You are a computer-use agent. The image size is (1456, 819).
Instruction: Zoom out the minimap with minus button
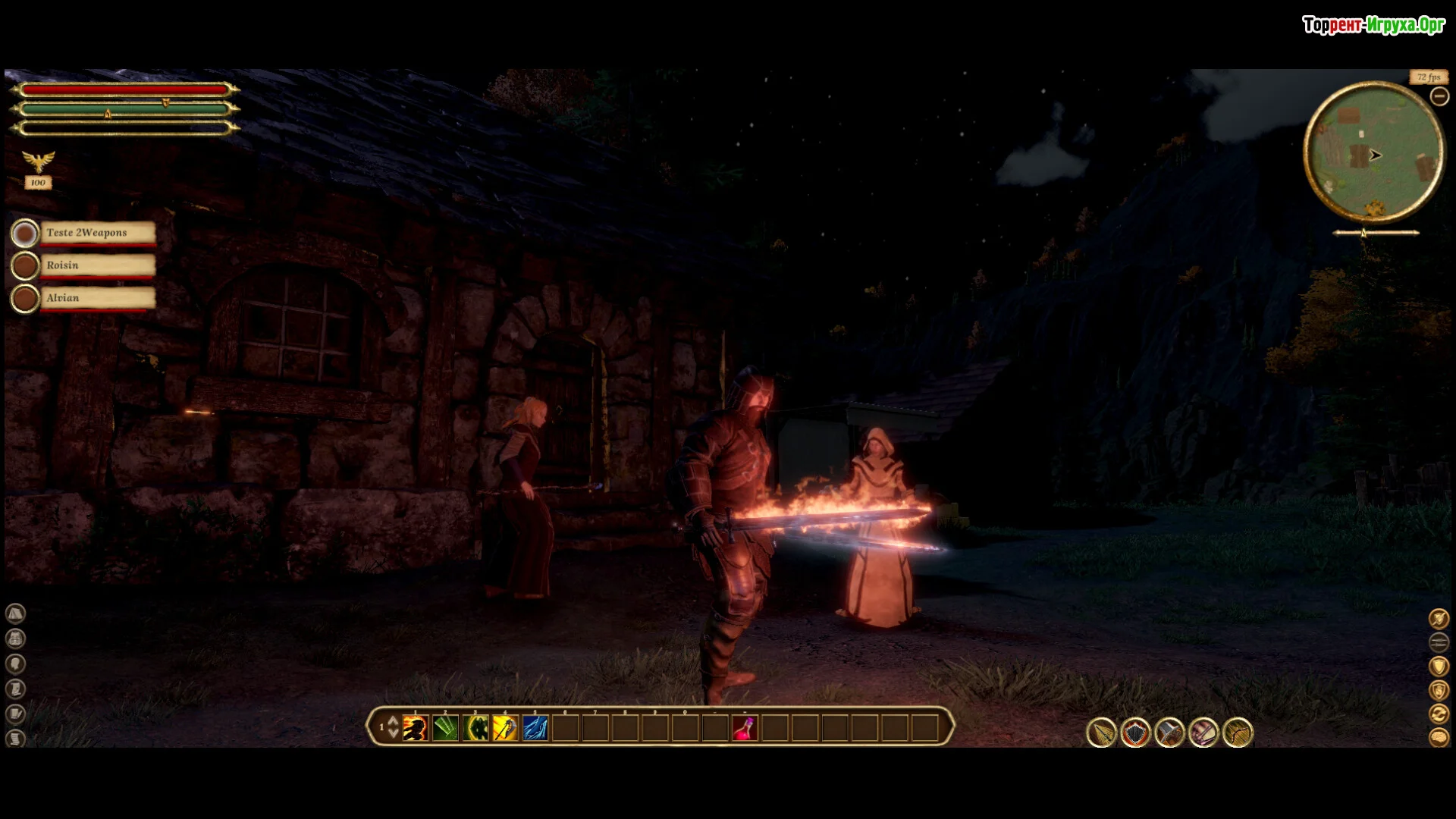point(1439,96)
